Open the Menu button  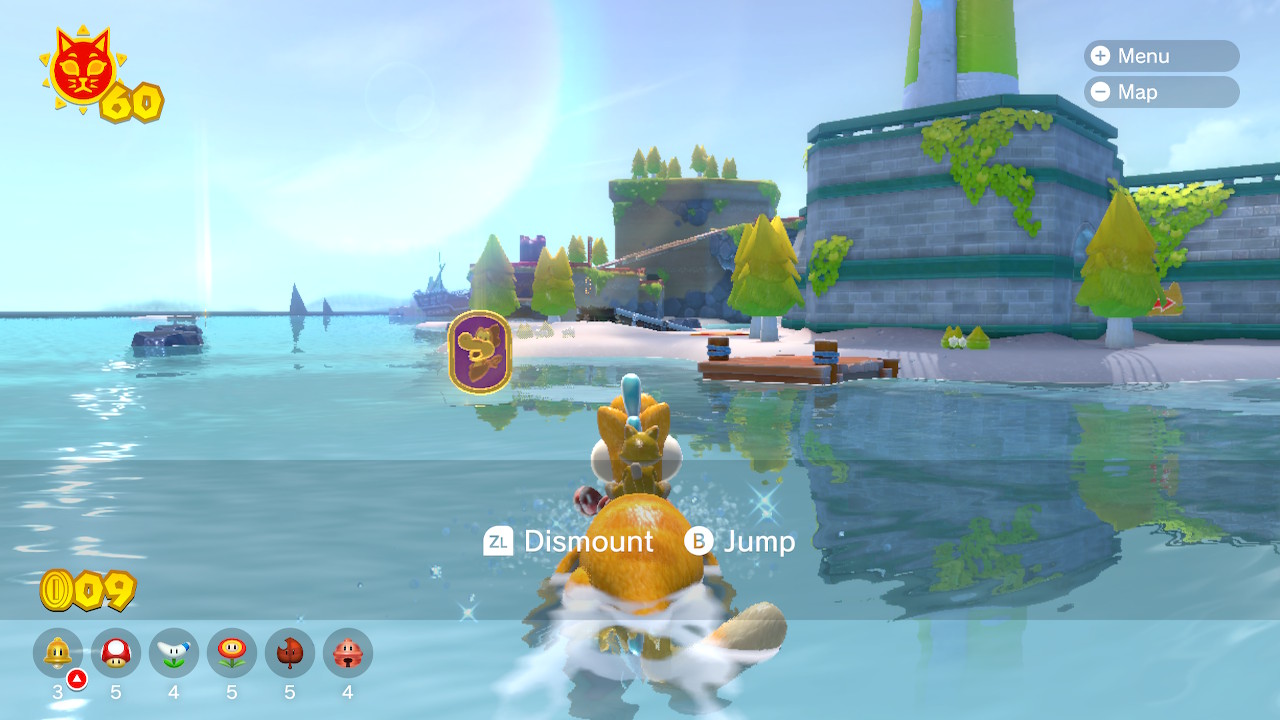tap(1160, 56)
